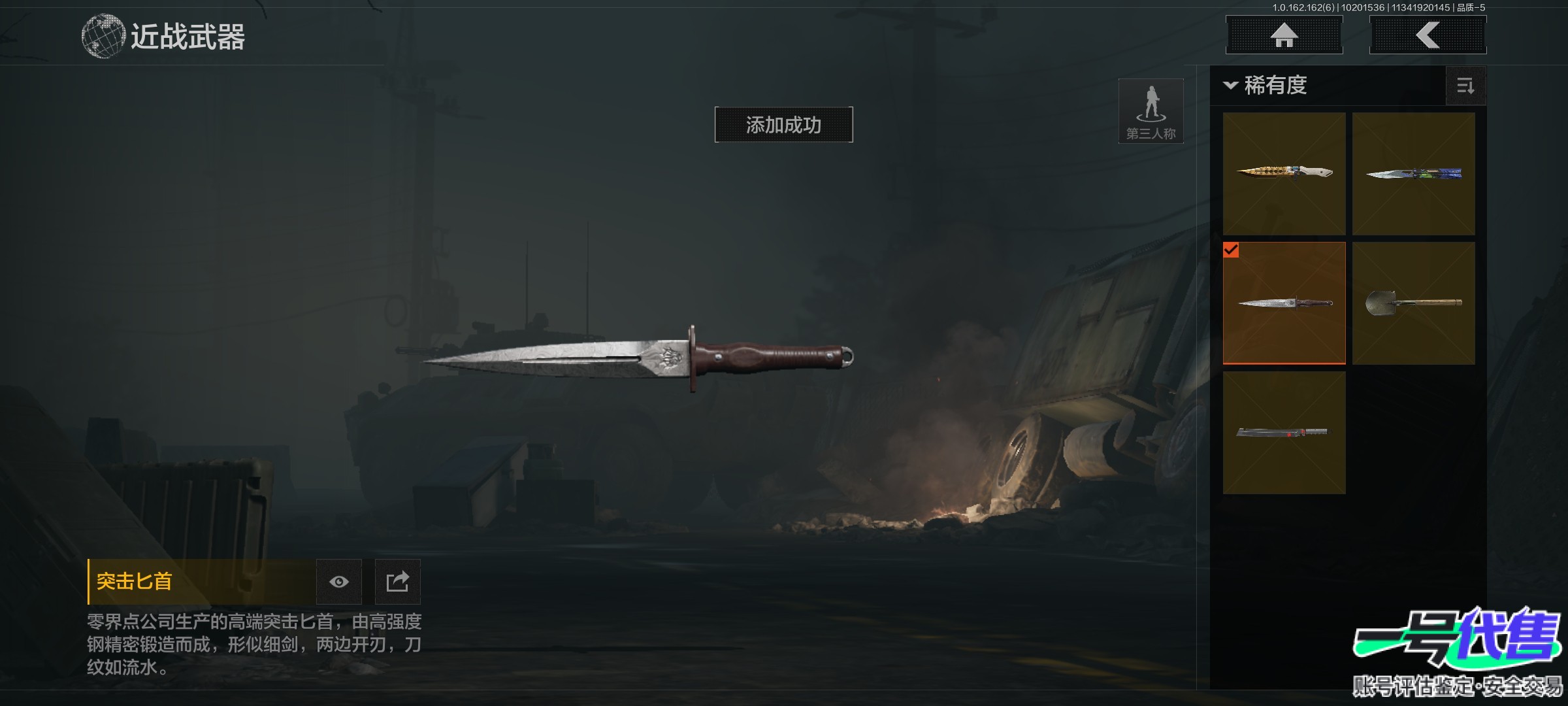Select the golden patterned knife thumbnail
Viewport: 1568px width, 706px height.
[1284, 173]
